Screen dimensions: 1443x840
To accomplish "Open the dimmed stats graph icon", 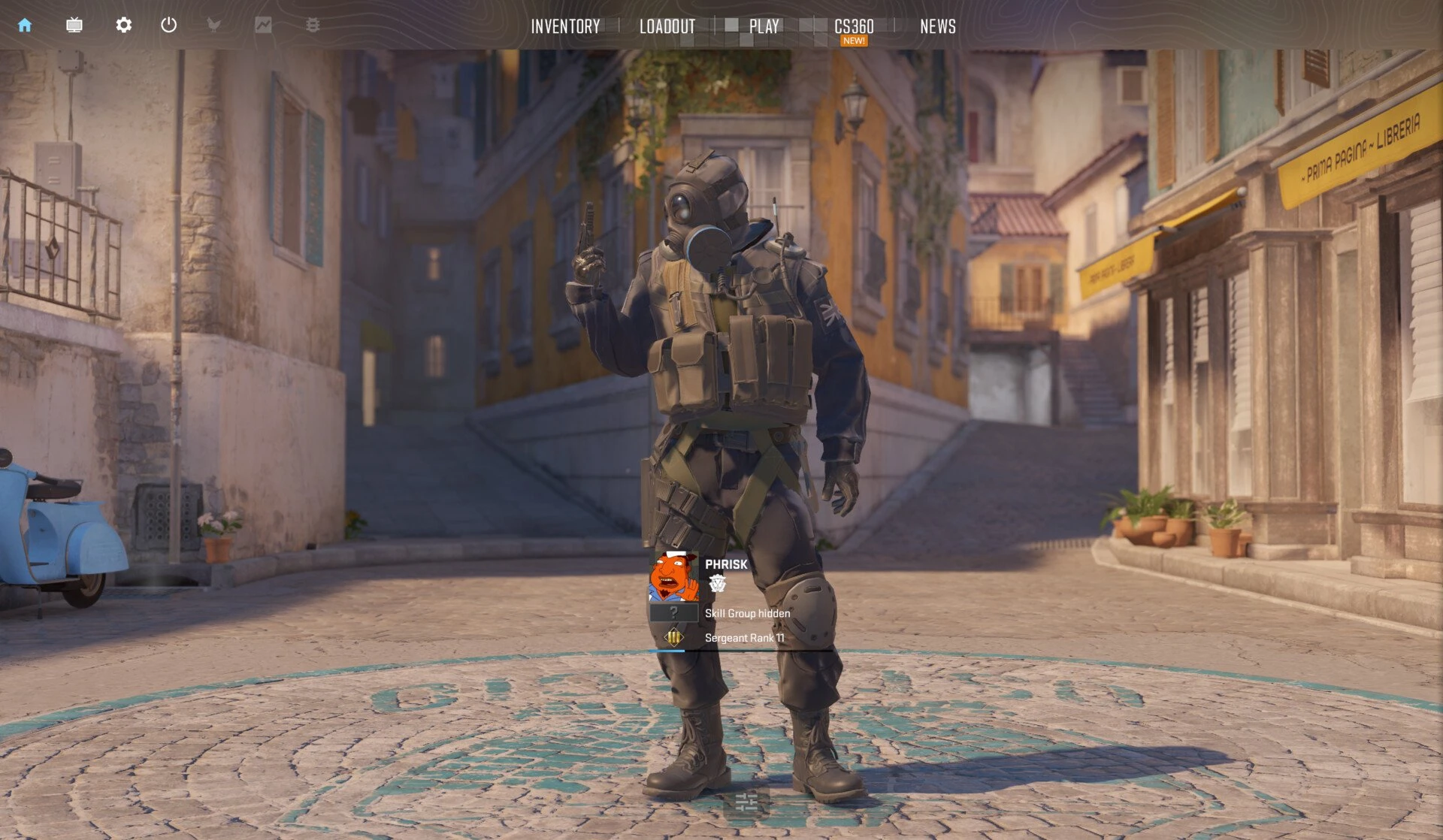I will (263, 26).
